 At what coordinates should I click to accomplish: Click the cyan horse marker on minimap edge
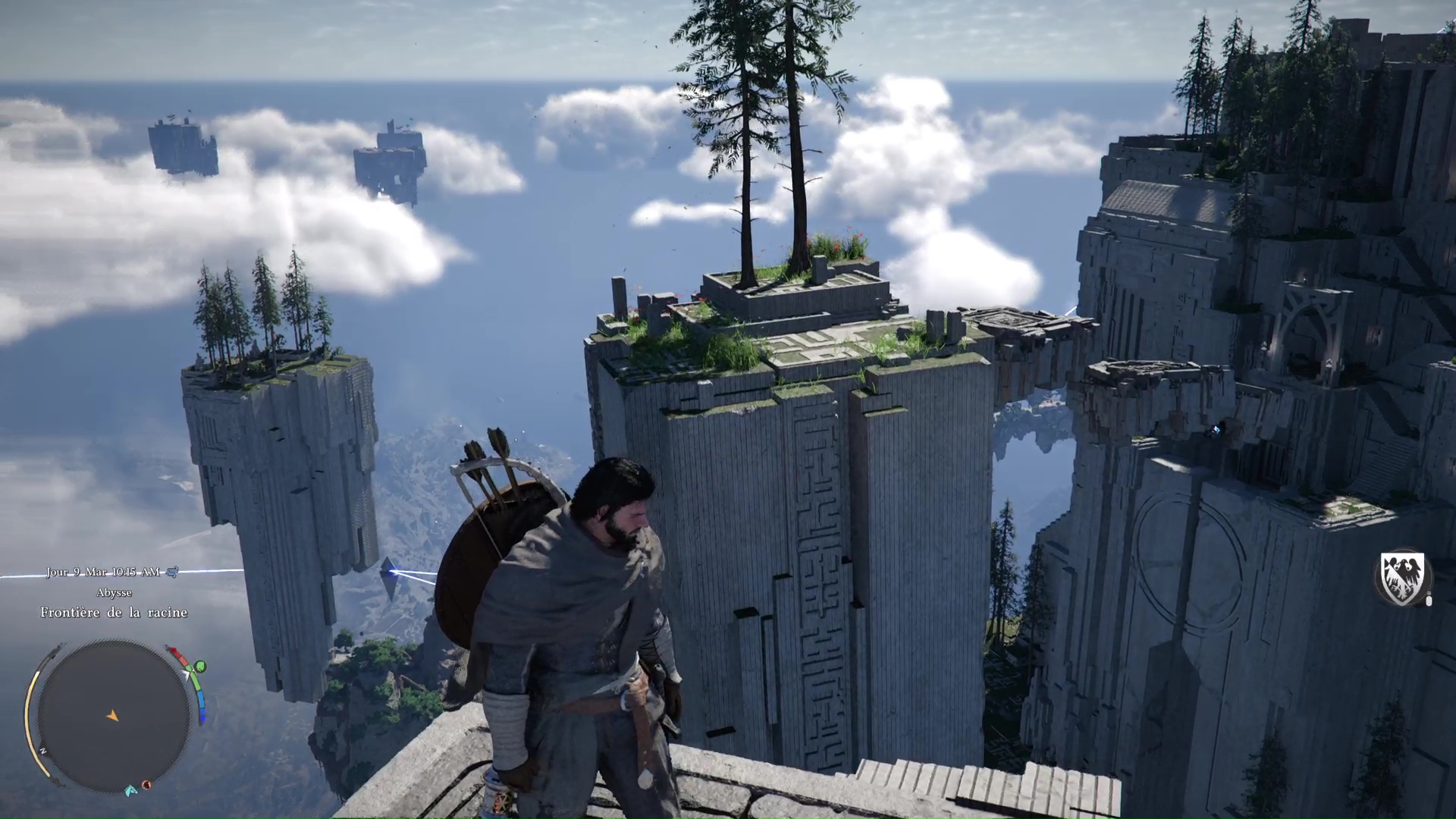[132, 789]
